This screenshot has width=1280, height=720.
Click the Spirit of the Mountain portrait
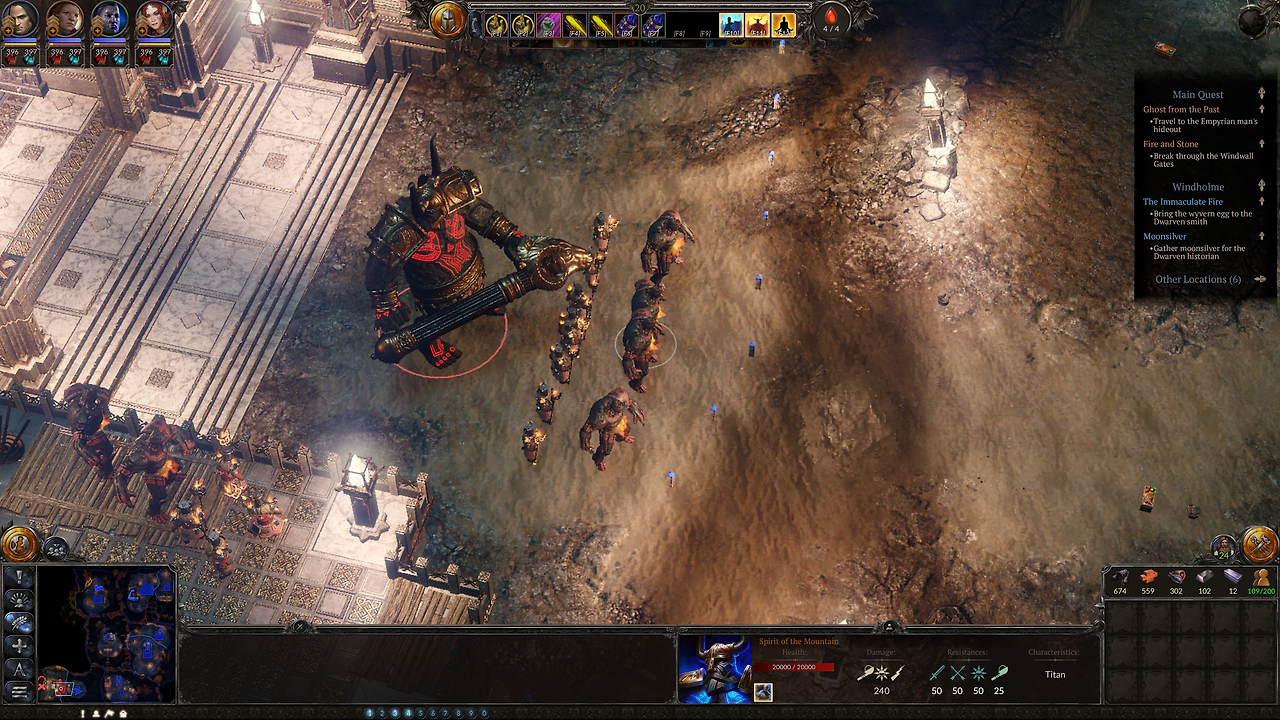pos(714,668)
